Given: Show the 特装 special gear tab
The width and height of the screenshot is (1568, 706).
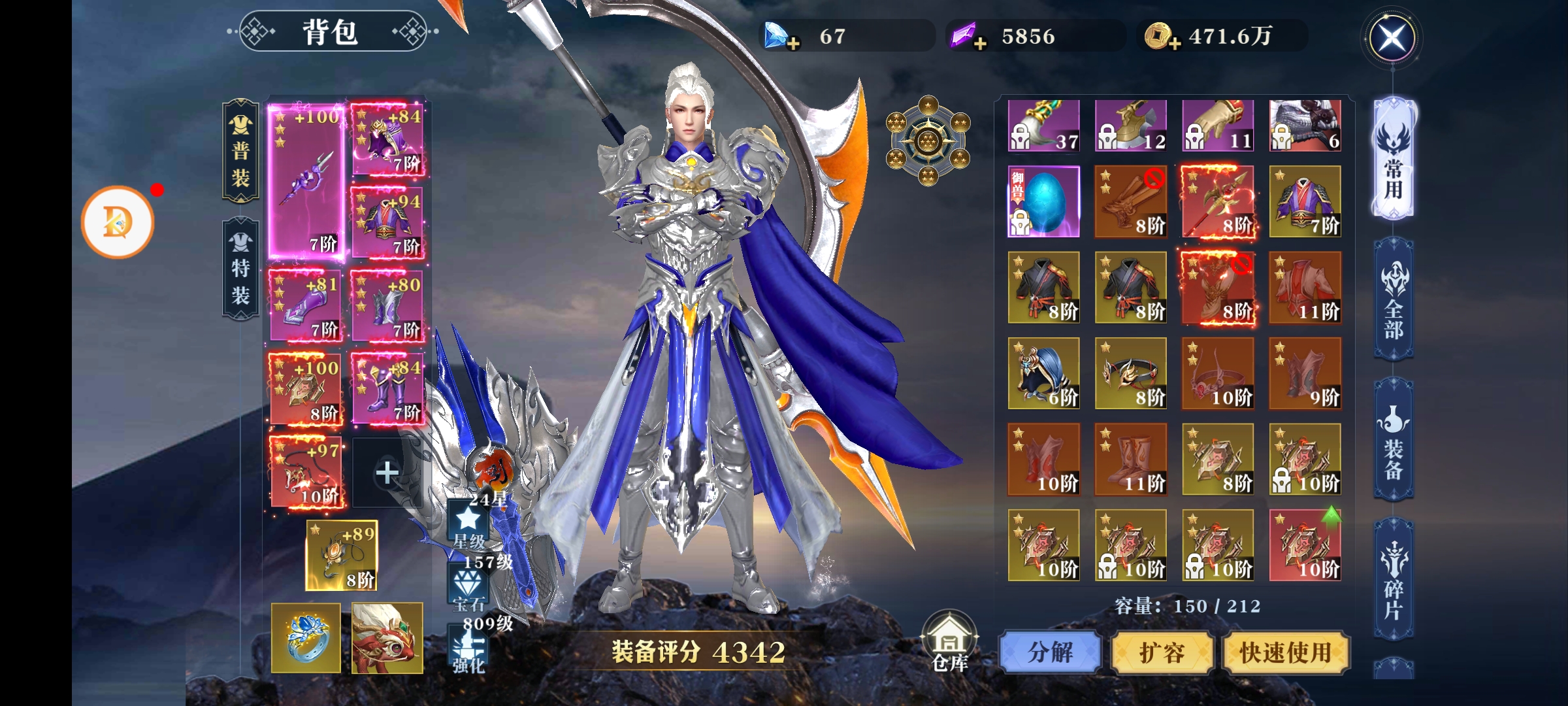Looking at the screenshot, I should [240, 268].
